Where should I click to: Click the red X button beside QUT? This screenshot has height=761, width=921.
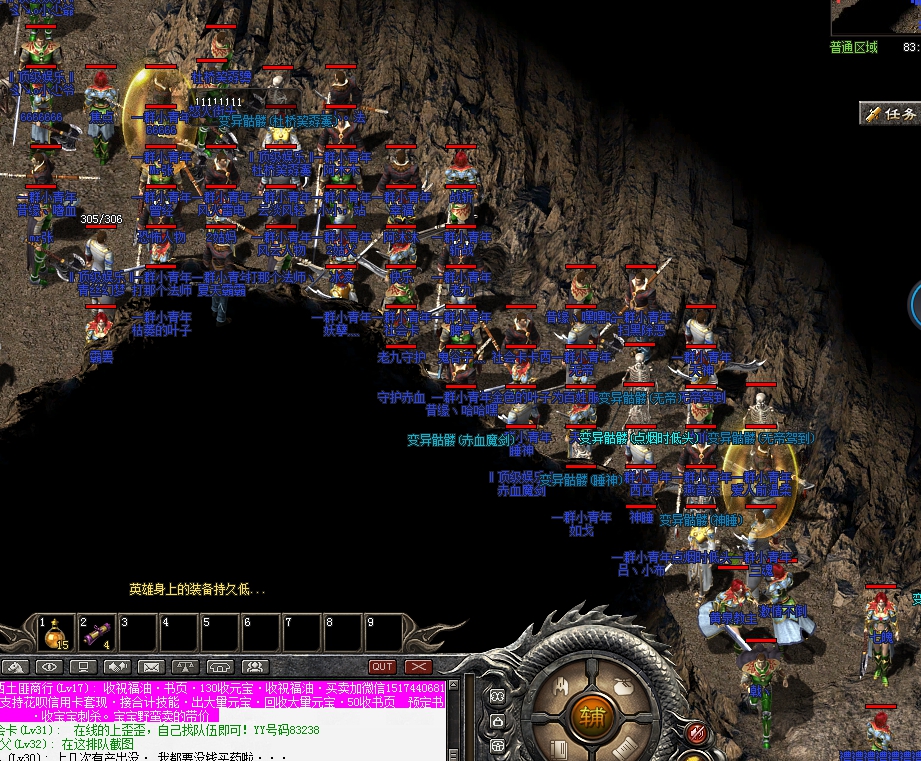418,666
